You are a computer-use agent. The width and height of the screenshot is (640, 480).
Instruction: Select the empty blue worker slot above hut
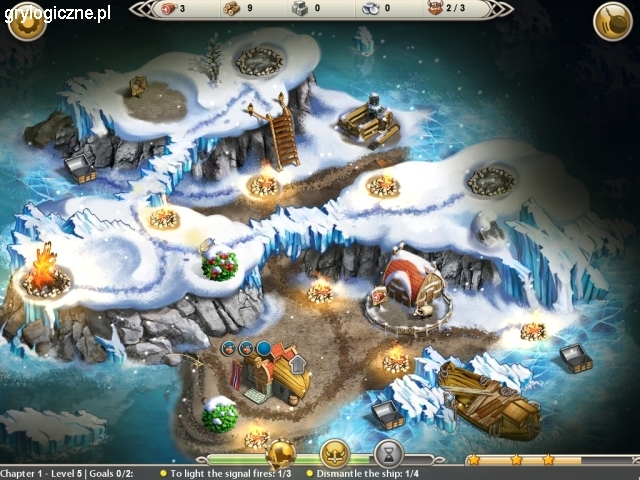click(263, 348)
